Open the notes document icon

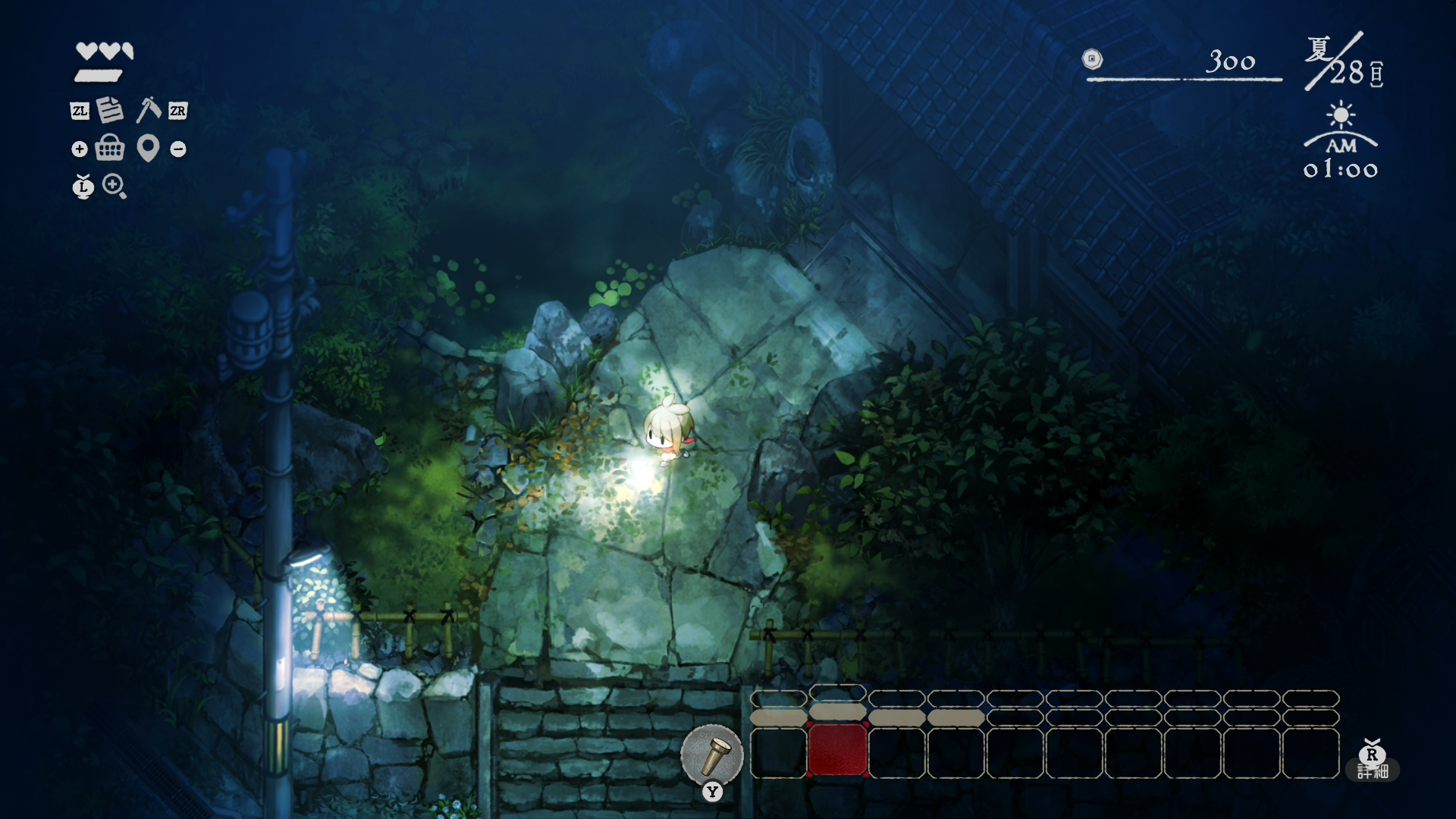pos(110,110)
